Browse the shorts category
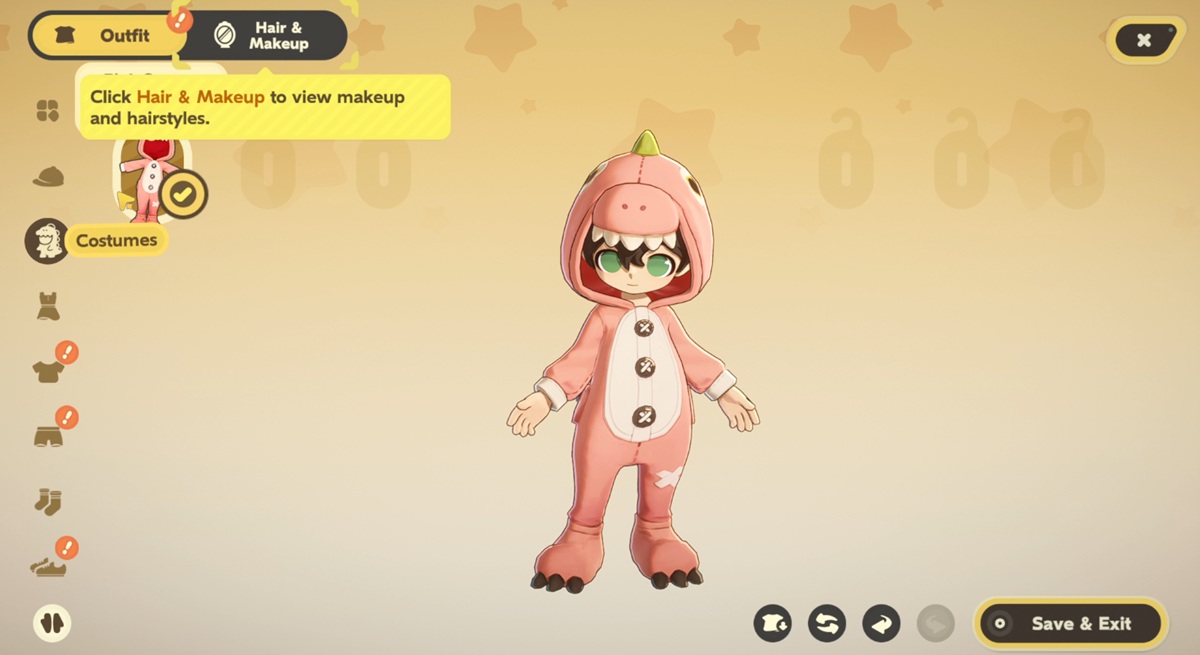The height and width of the screenshot is (655, 1200). (x=48, y=436)
